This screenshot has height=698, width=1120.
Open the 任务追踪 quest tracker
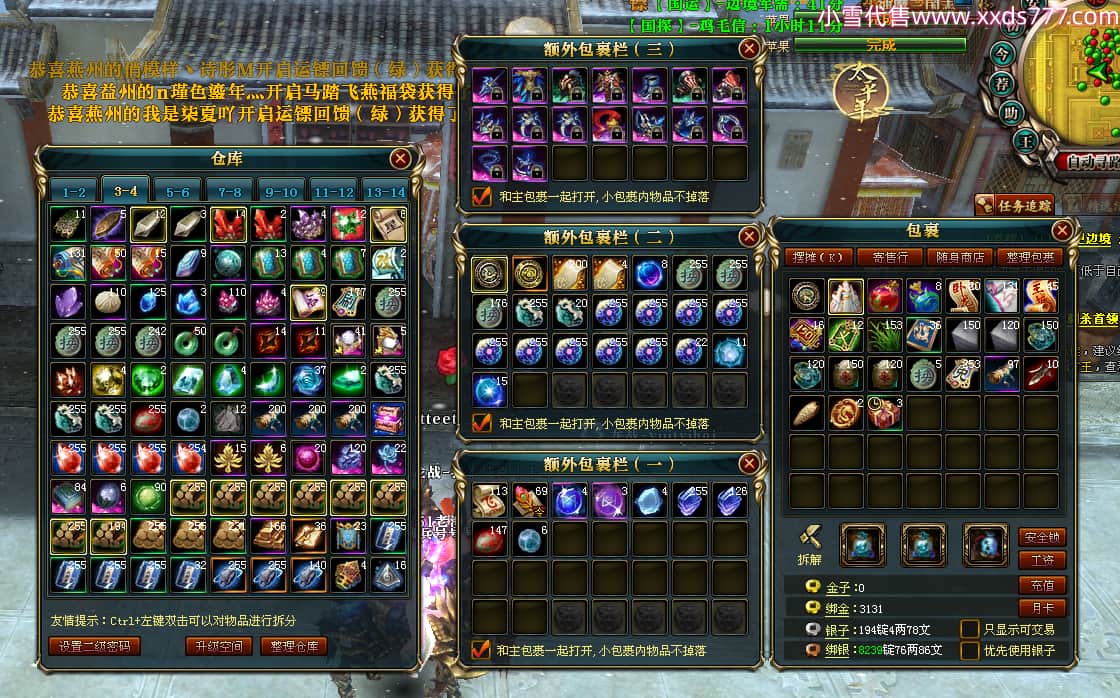pos(1014,206)
